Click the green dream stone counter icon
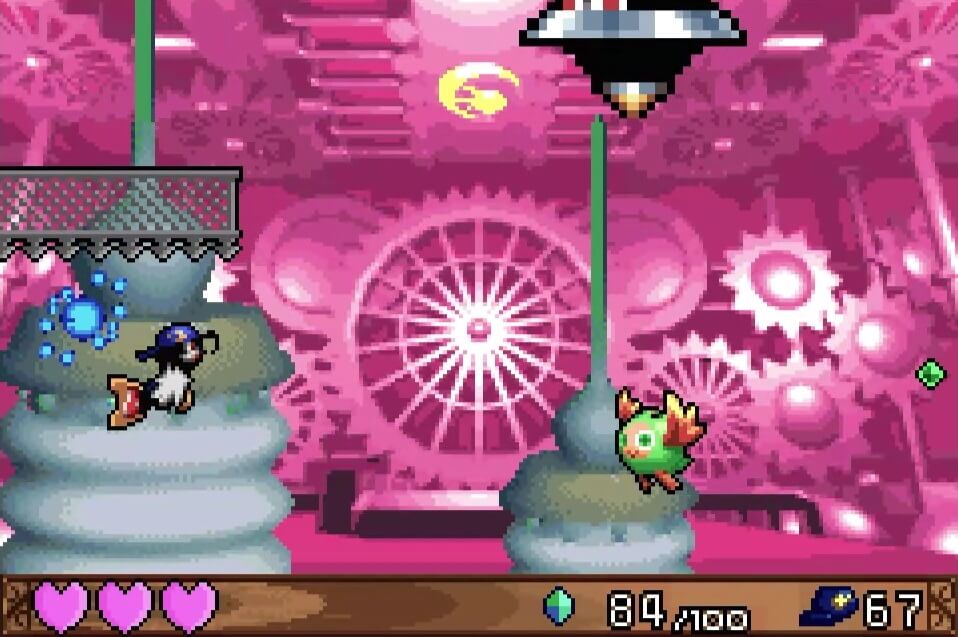The width and height of the screenshot is (958, 637). click(x=558, y=606)
